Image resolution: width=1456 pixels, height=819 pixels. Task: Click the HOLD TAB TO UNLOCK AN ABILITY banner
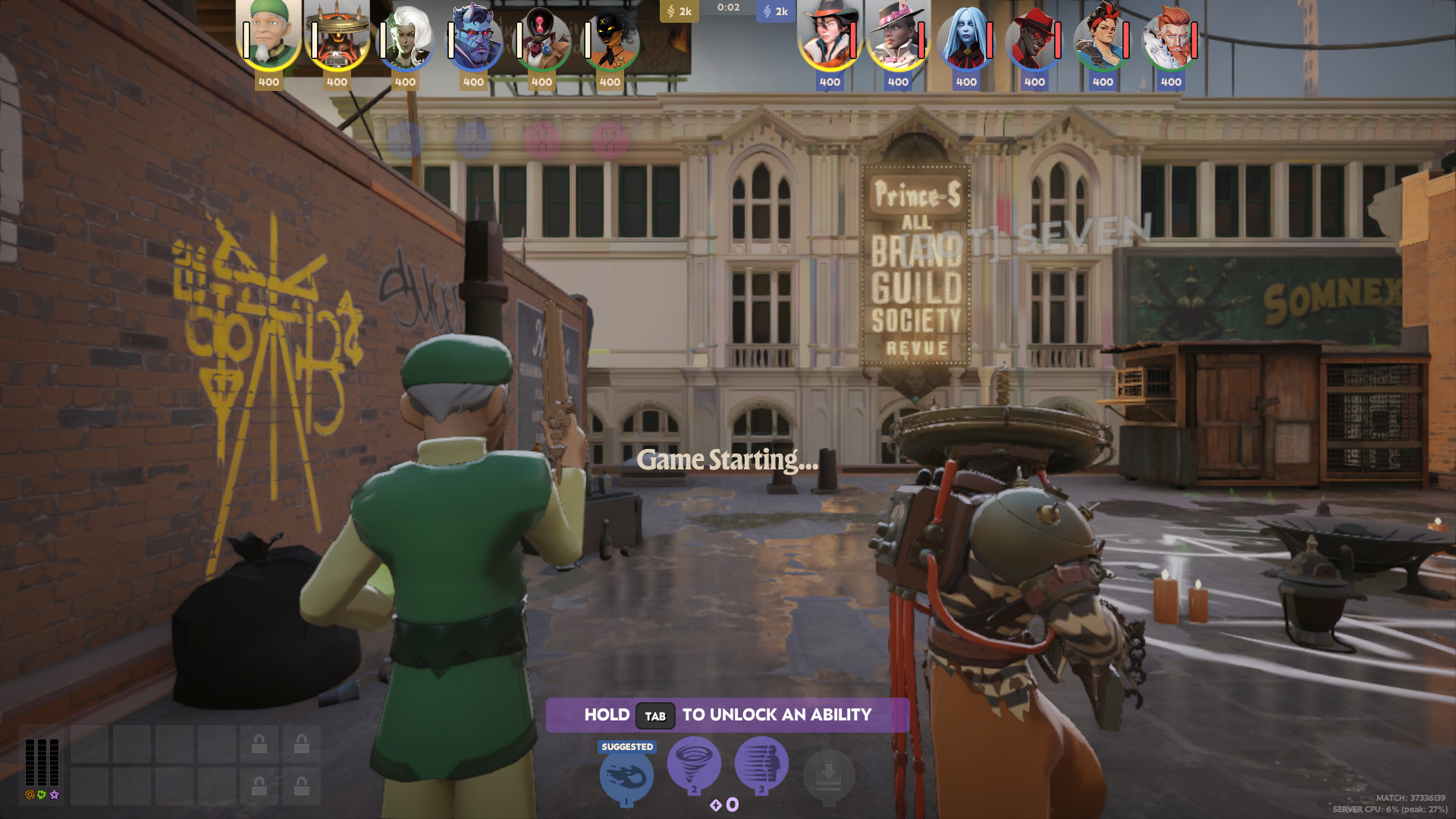click(x=728, y=714)
